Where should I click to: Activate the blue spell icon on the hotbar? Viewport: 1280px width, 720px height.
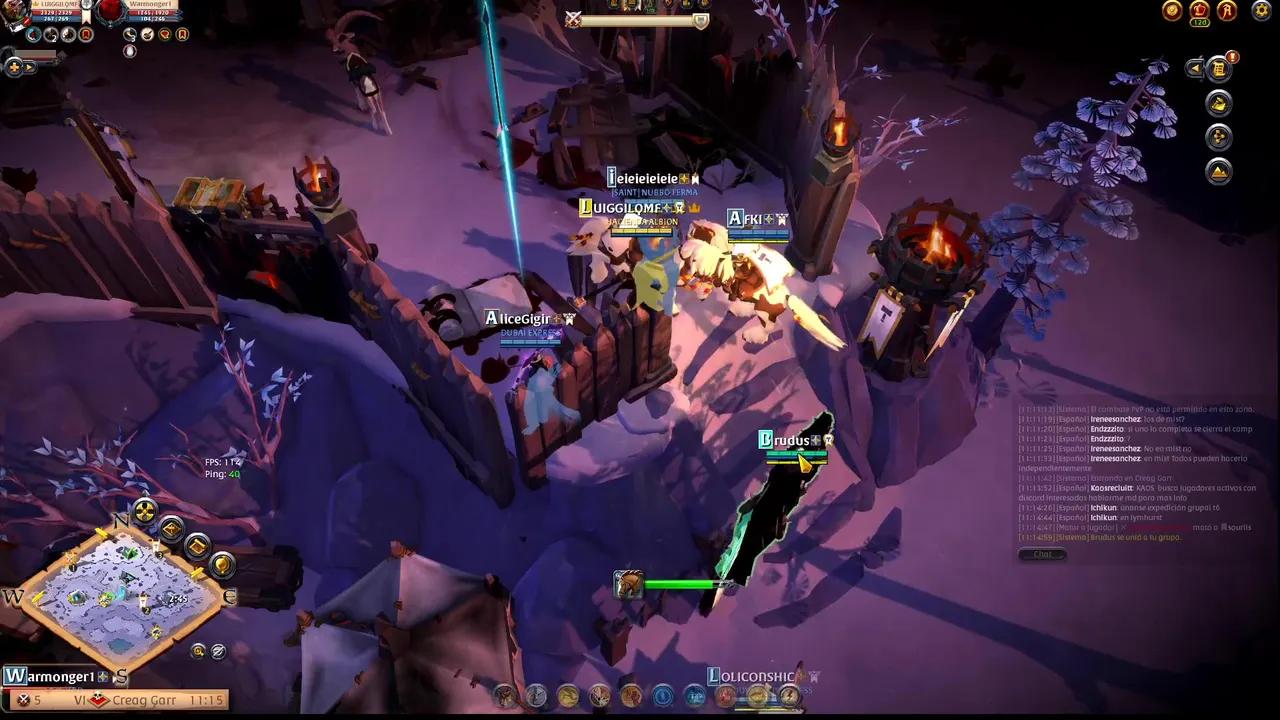coord(662,695)
